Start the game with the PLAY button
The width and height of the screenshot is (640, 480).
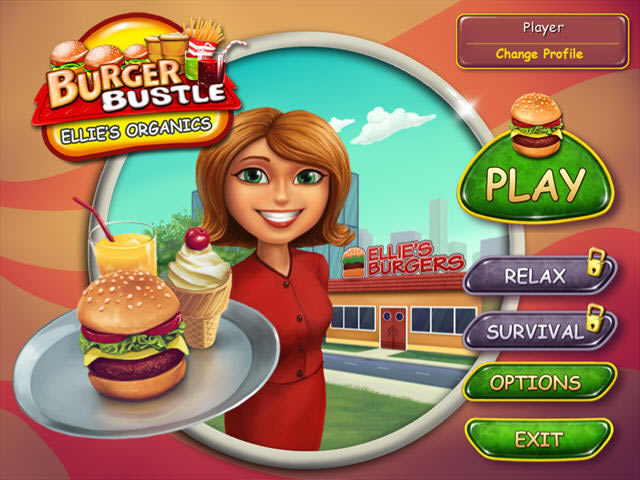pyautogui.click(x=535, y=183)
